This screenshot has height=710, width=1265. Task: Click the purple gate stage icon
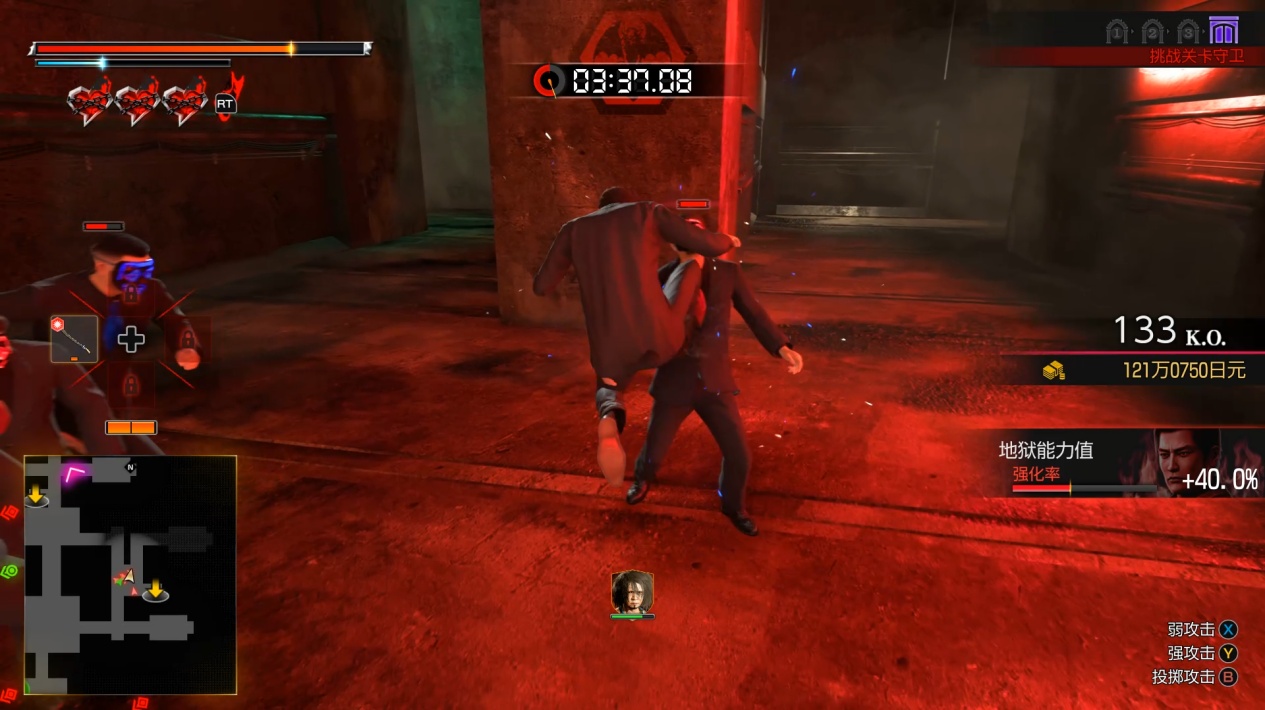(x=1222, y=30)
